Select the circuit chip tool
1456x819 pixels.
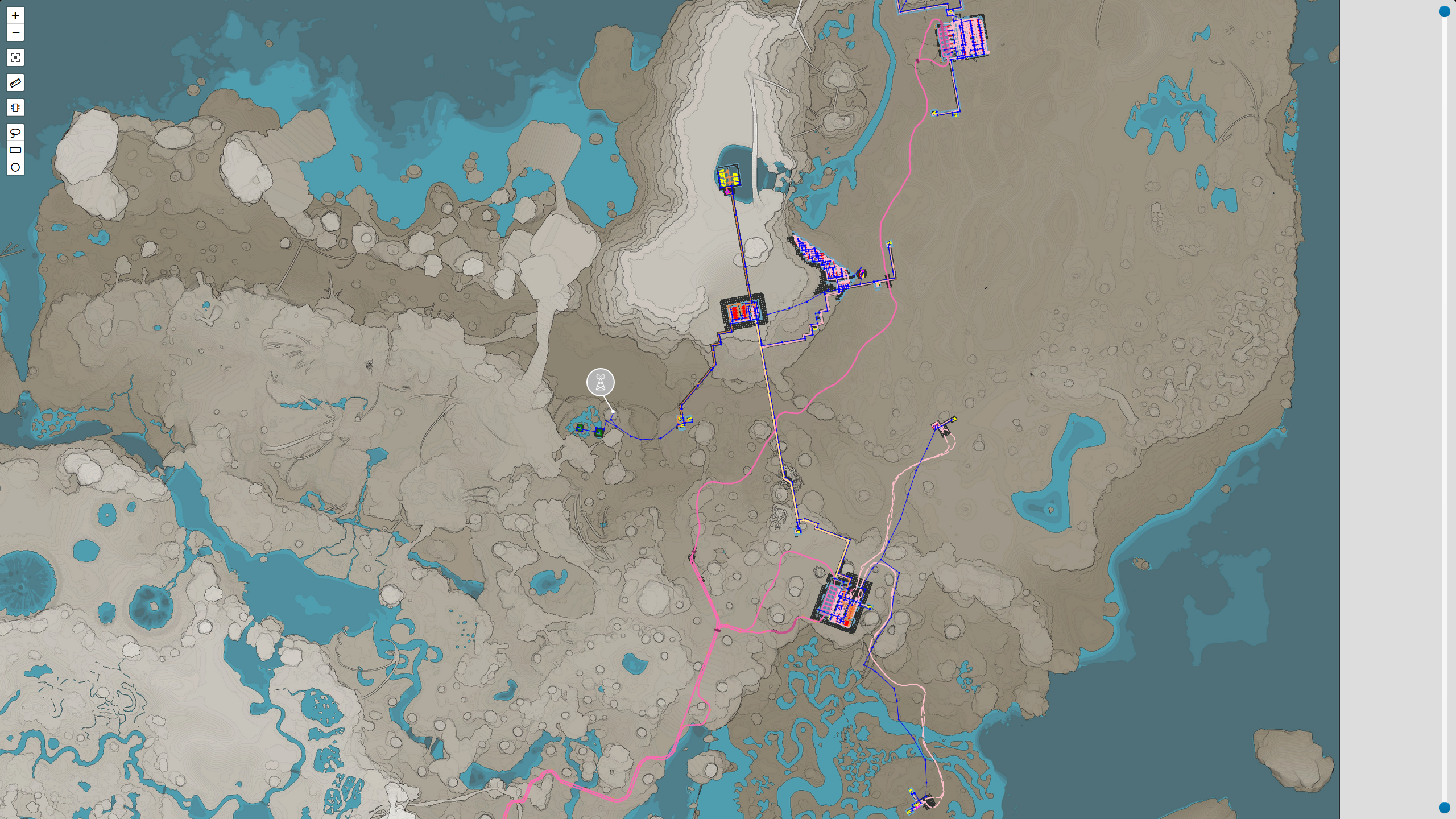tap(15, 107)
